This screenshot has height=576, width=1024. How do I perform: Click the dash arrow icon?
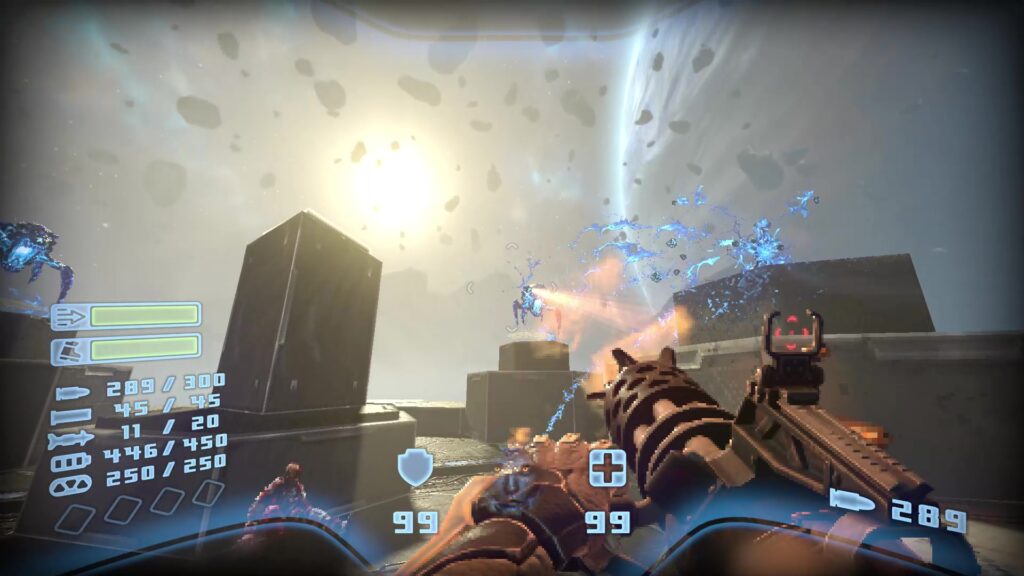[68, 317]
